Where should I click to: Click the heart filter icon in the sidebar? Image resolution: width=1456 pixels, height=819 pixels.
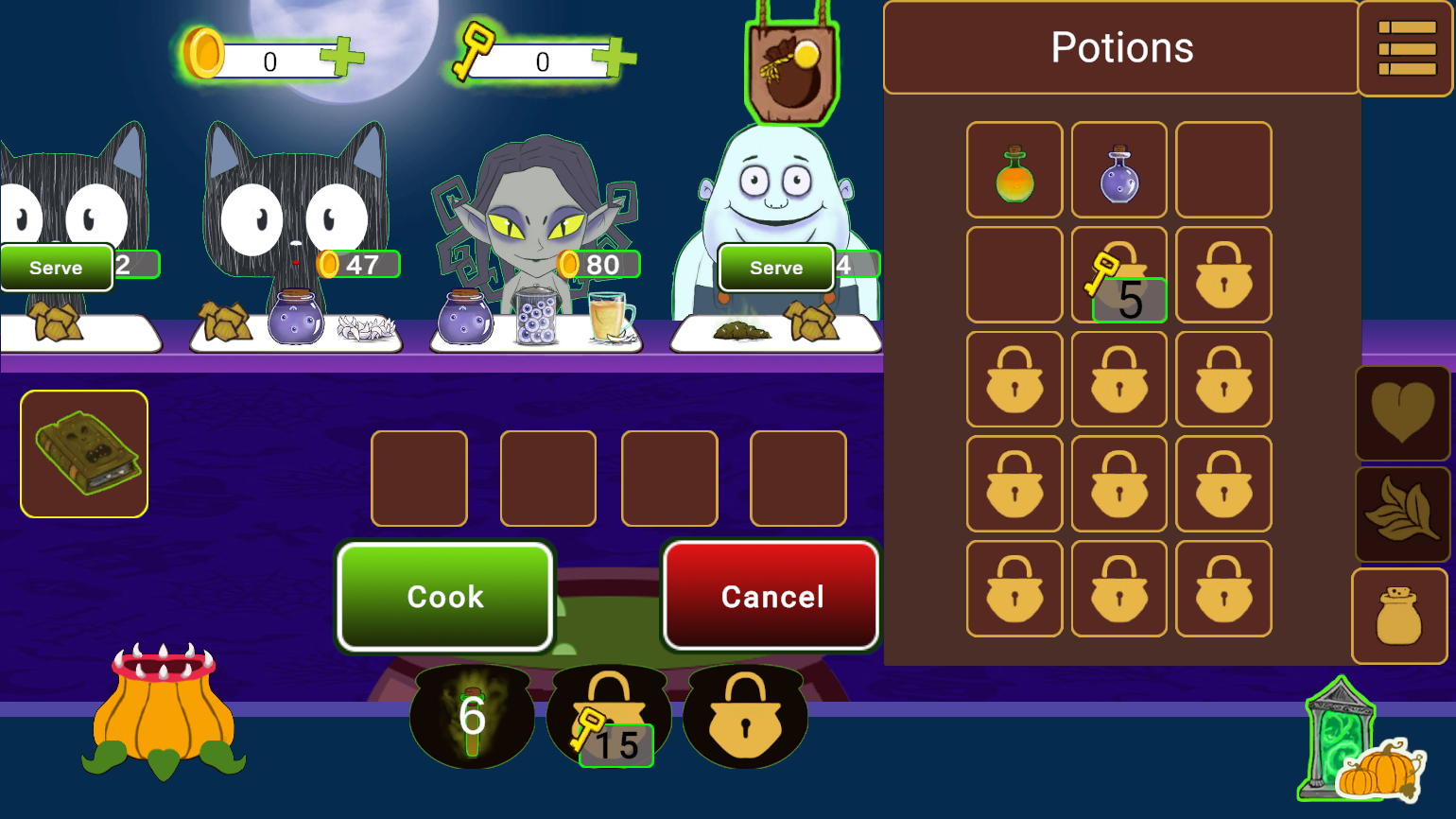point(1402,413)
